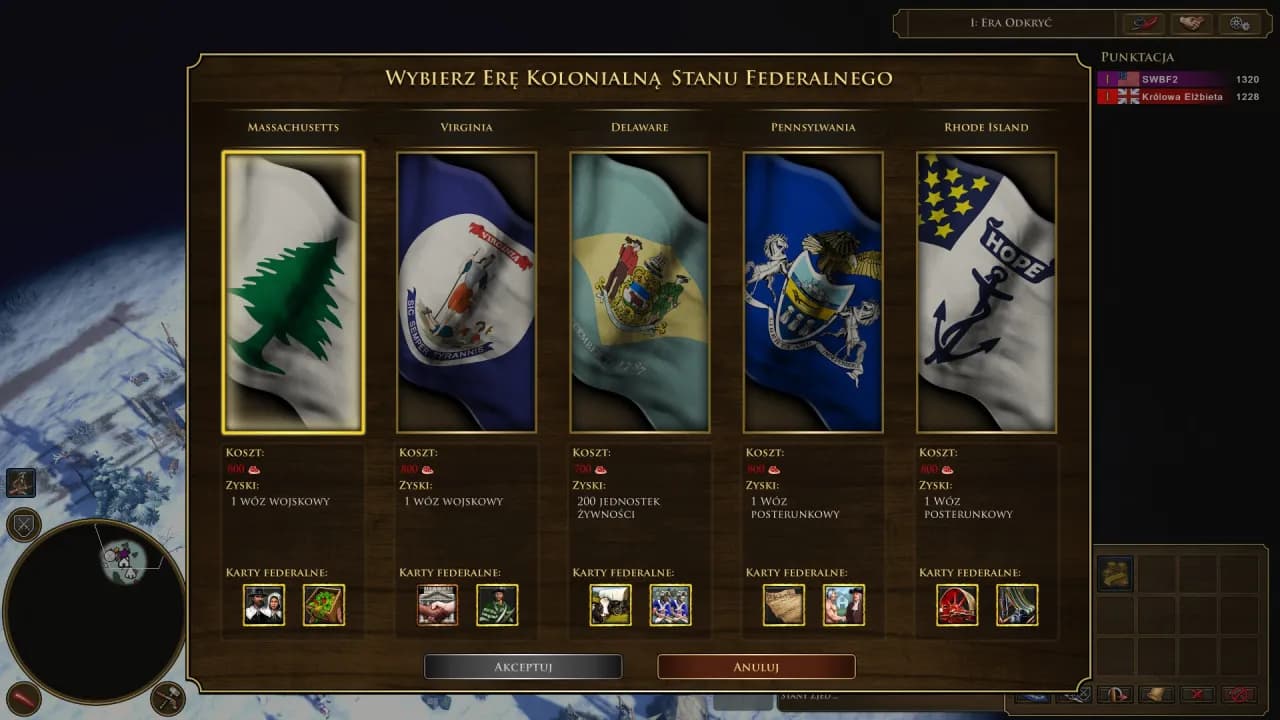Open the diplomacy handshake icon

1191,23
